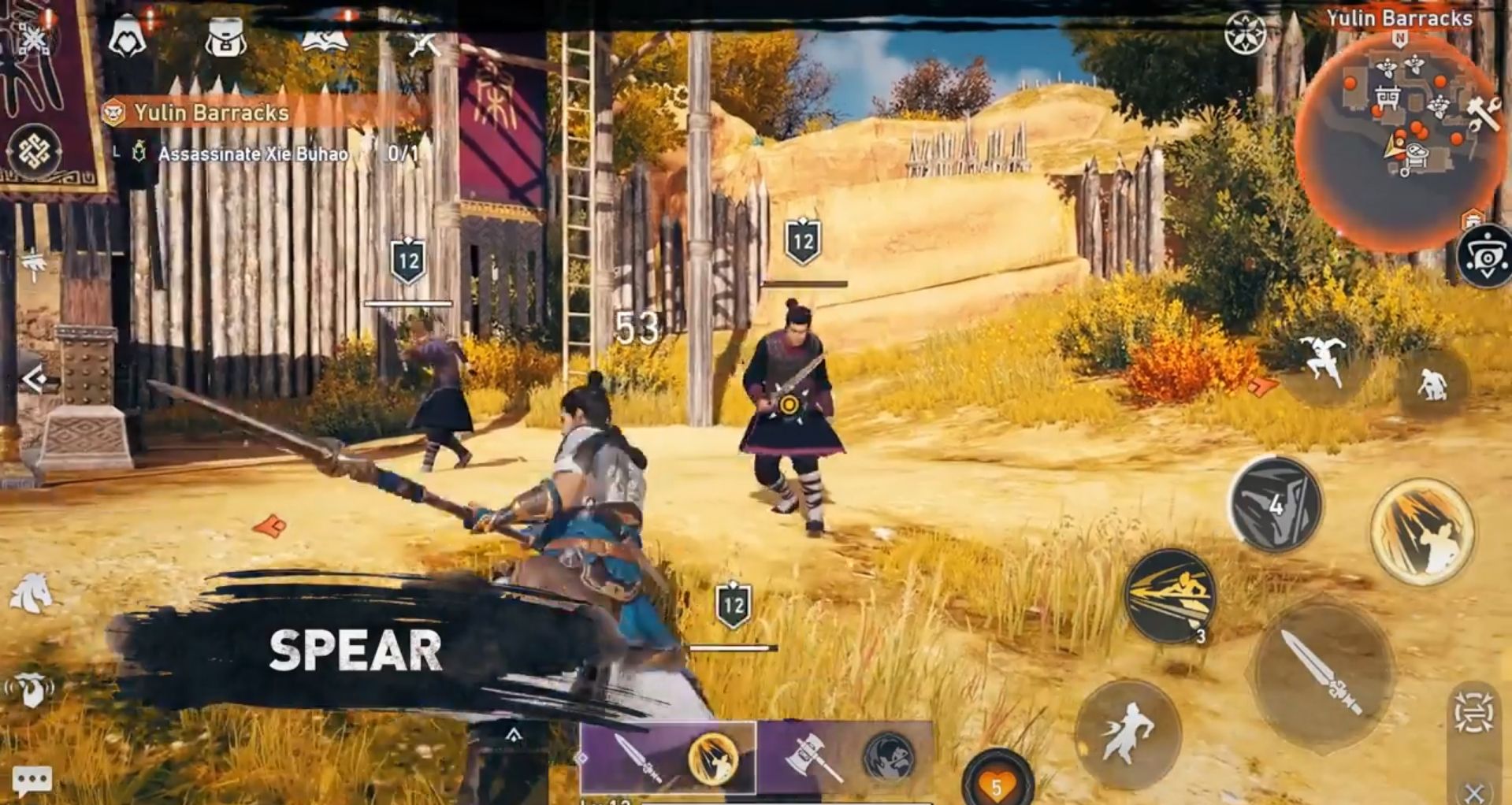Toggle the crouch stealth button
This screenshot has height=805, width=1512.
(x=1432, y=384)
